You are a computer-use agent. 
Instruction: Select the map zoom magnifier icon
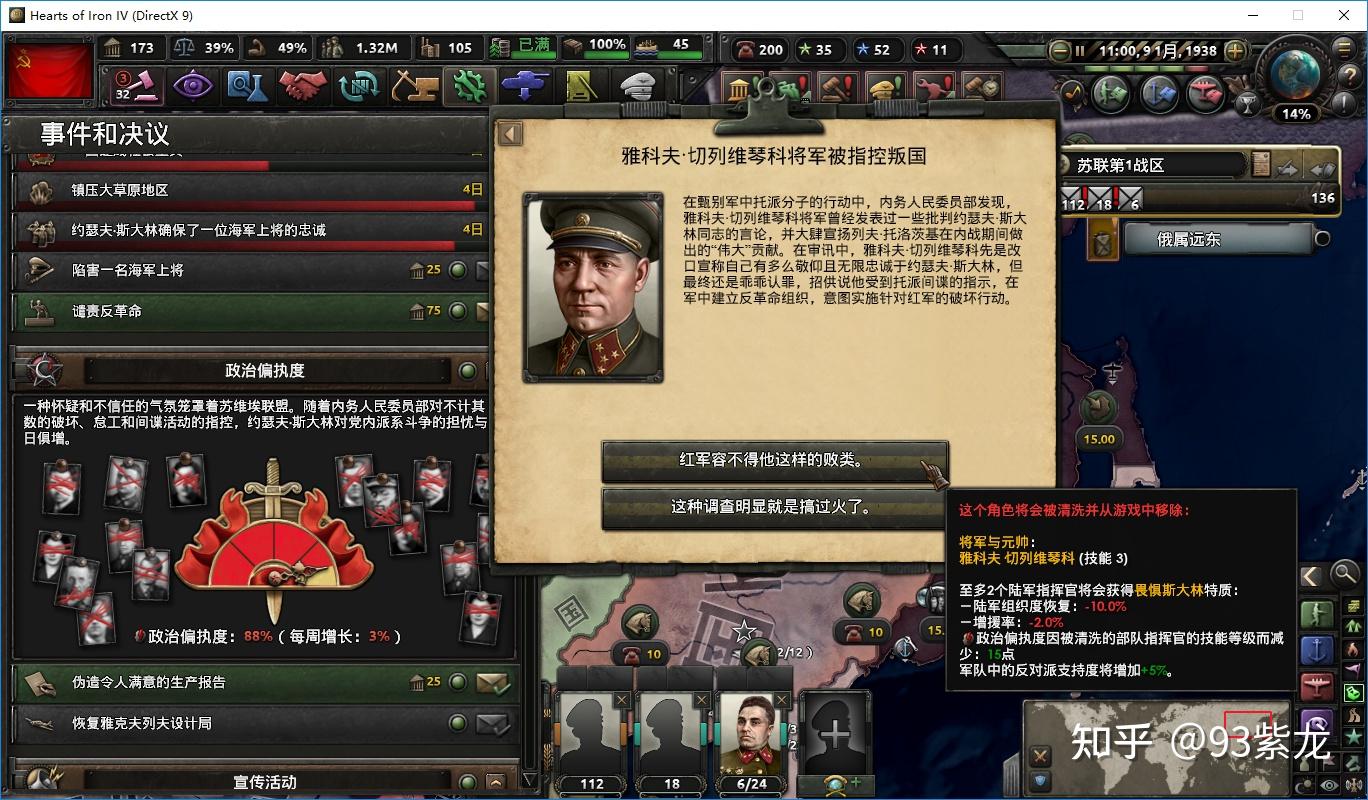[1344, 574]
